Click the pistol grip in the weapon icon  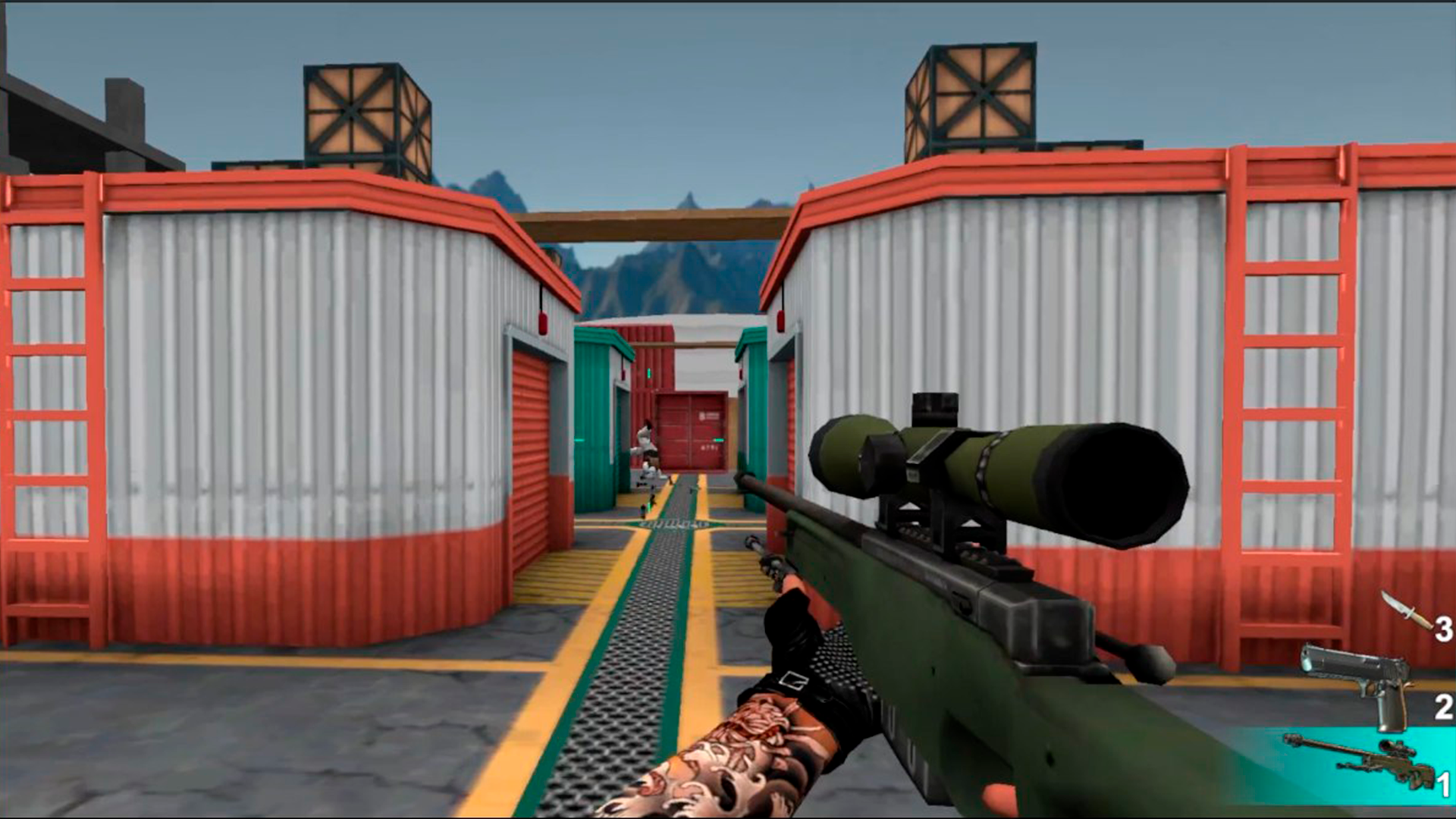(x=1390, y=713)
